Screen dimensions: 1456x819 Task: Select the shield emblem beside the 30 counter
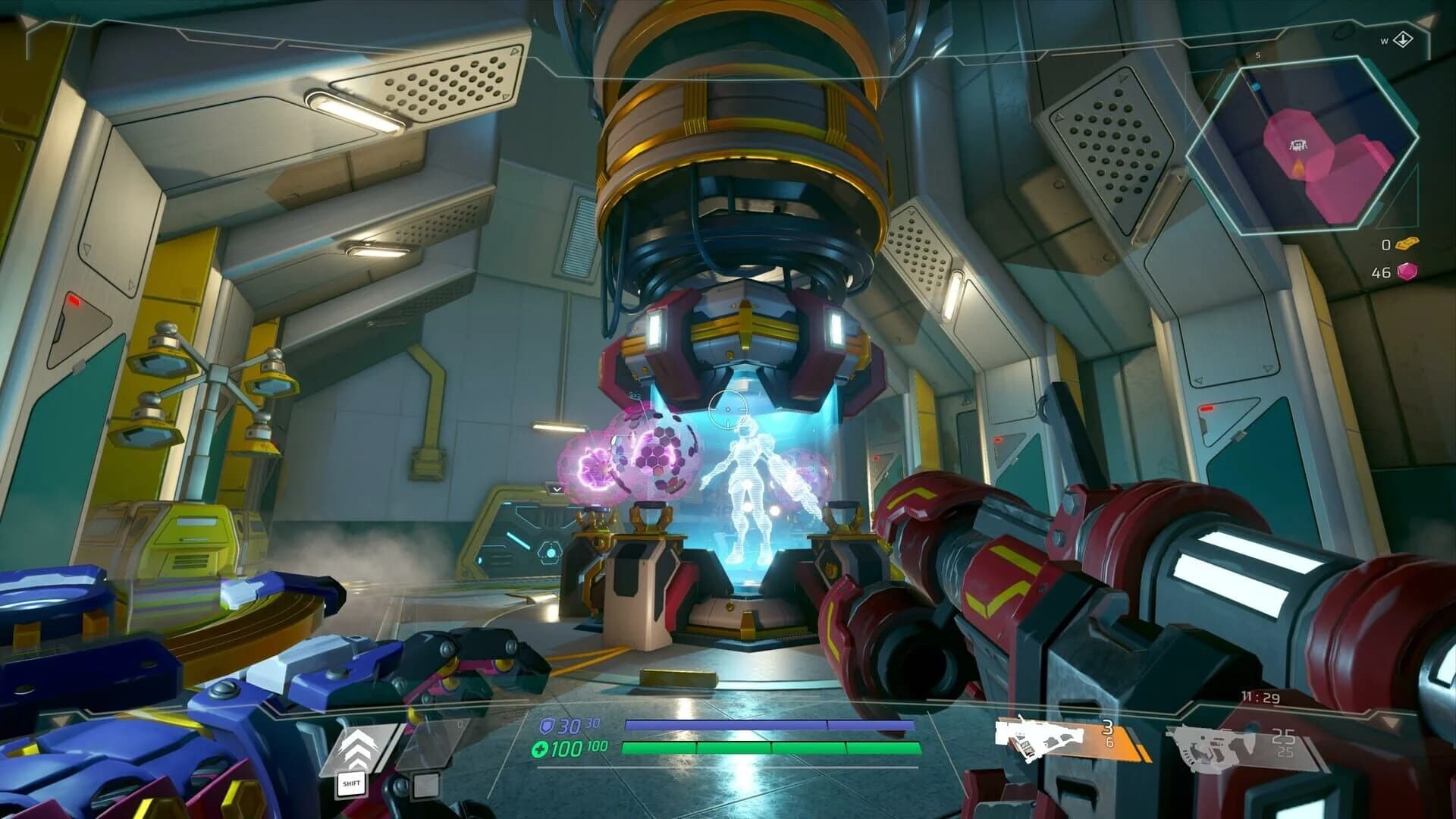pos(548,724)
